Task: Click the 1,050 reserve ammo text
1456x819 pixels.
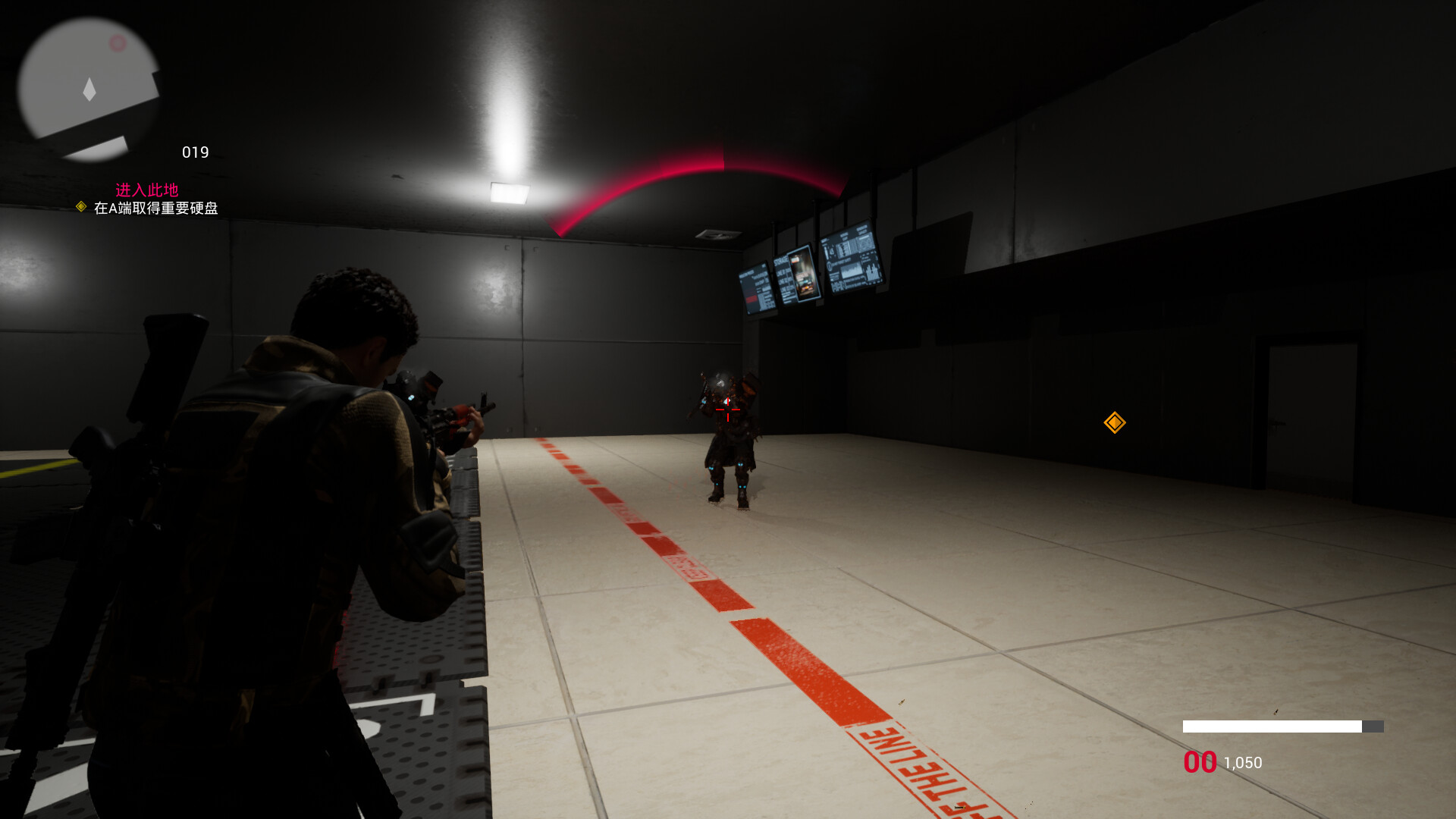Action: click(x=1241, y=763)
